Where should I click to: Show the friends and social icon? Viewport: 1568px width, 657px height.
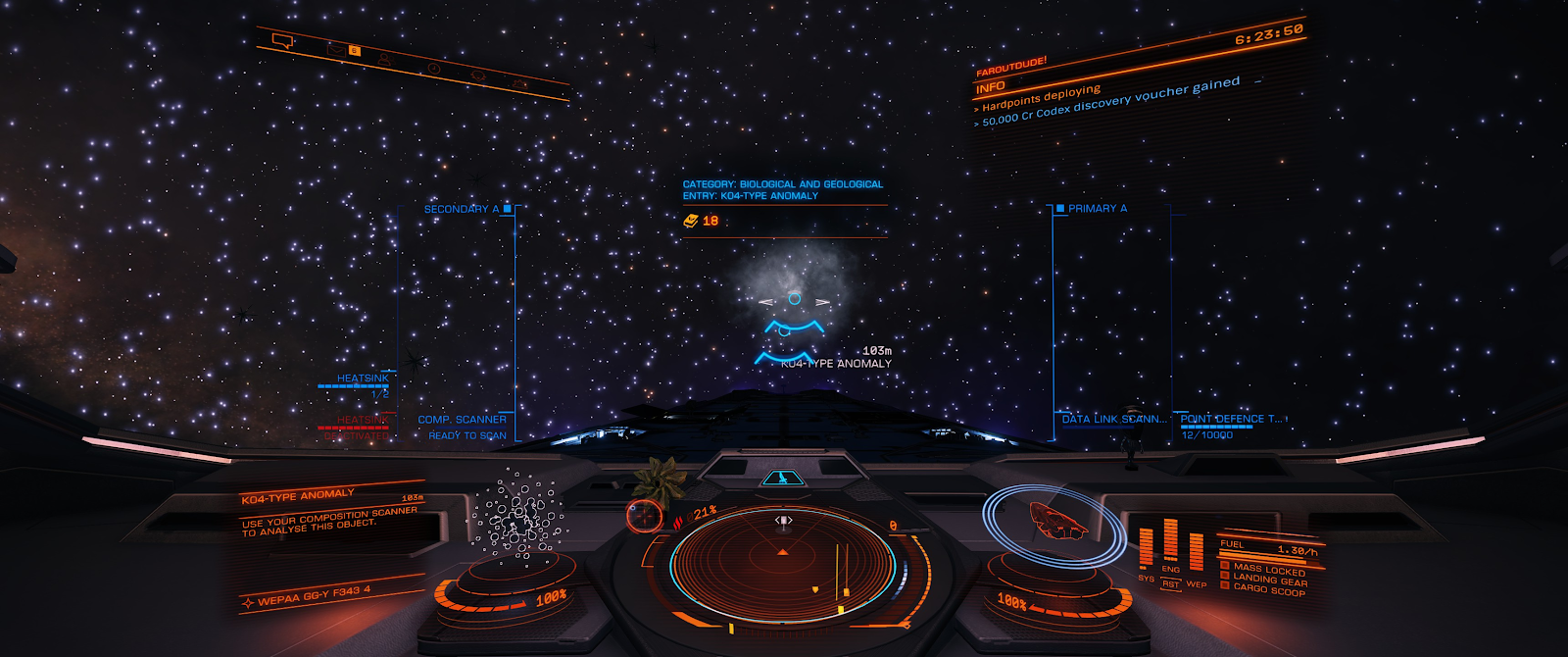pyautogui.click(x=385, y=60)
